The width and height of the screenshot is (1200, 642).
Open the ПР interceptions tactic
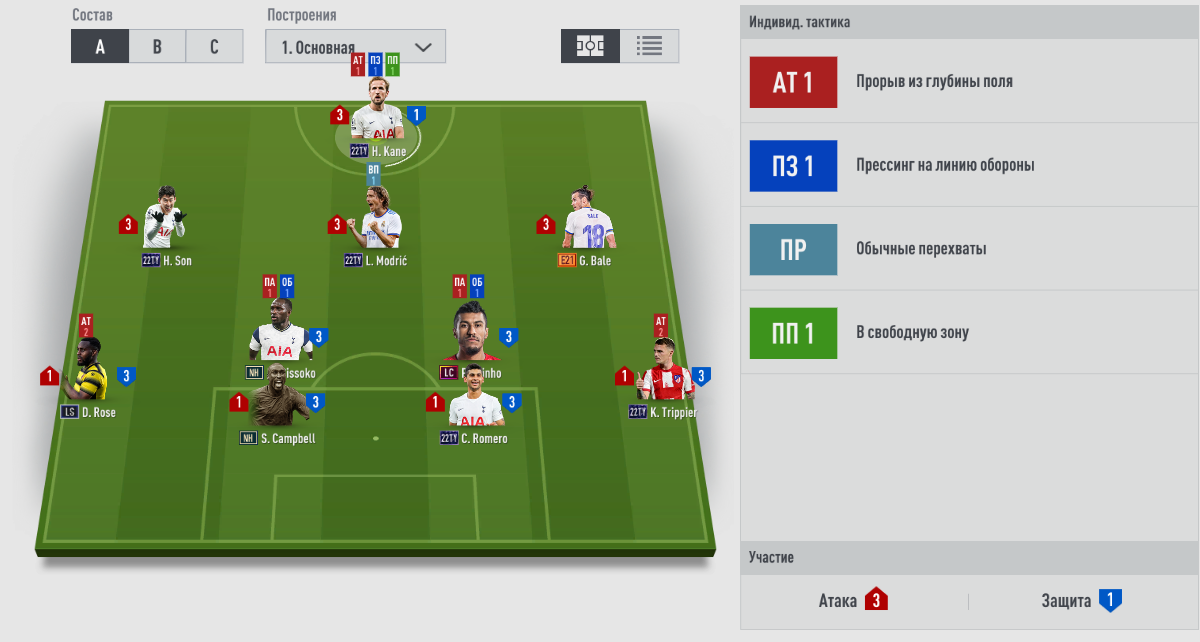pos(793,249)
